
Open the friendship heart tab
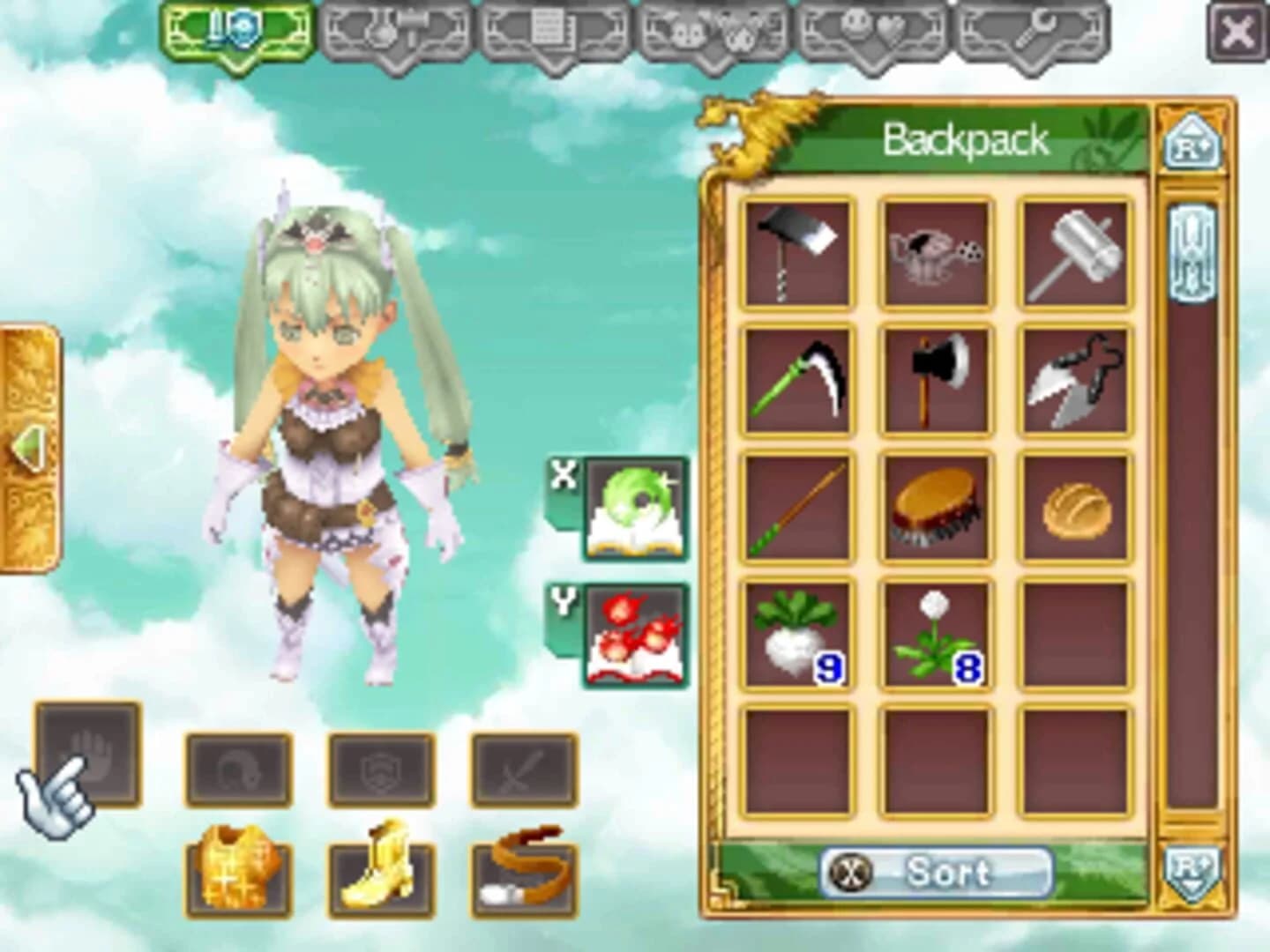[x=873, y=31]
